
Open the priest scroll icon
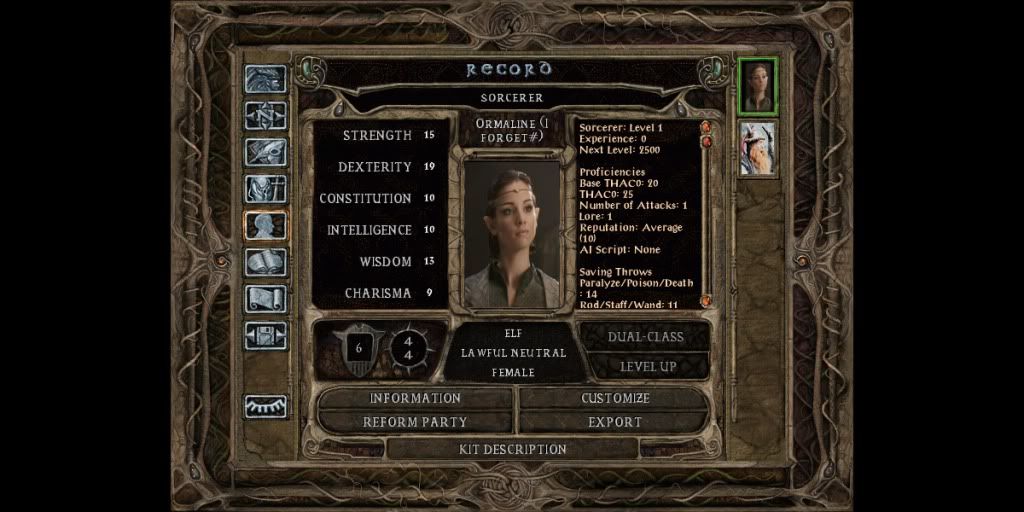pyautogui.click(x=266, y=298)
